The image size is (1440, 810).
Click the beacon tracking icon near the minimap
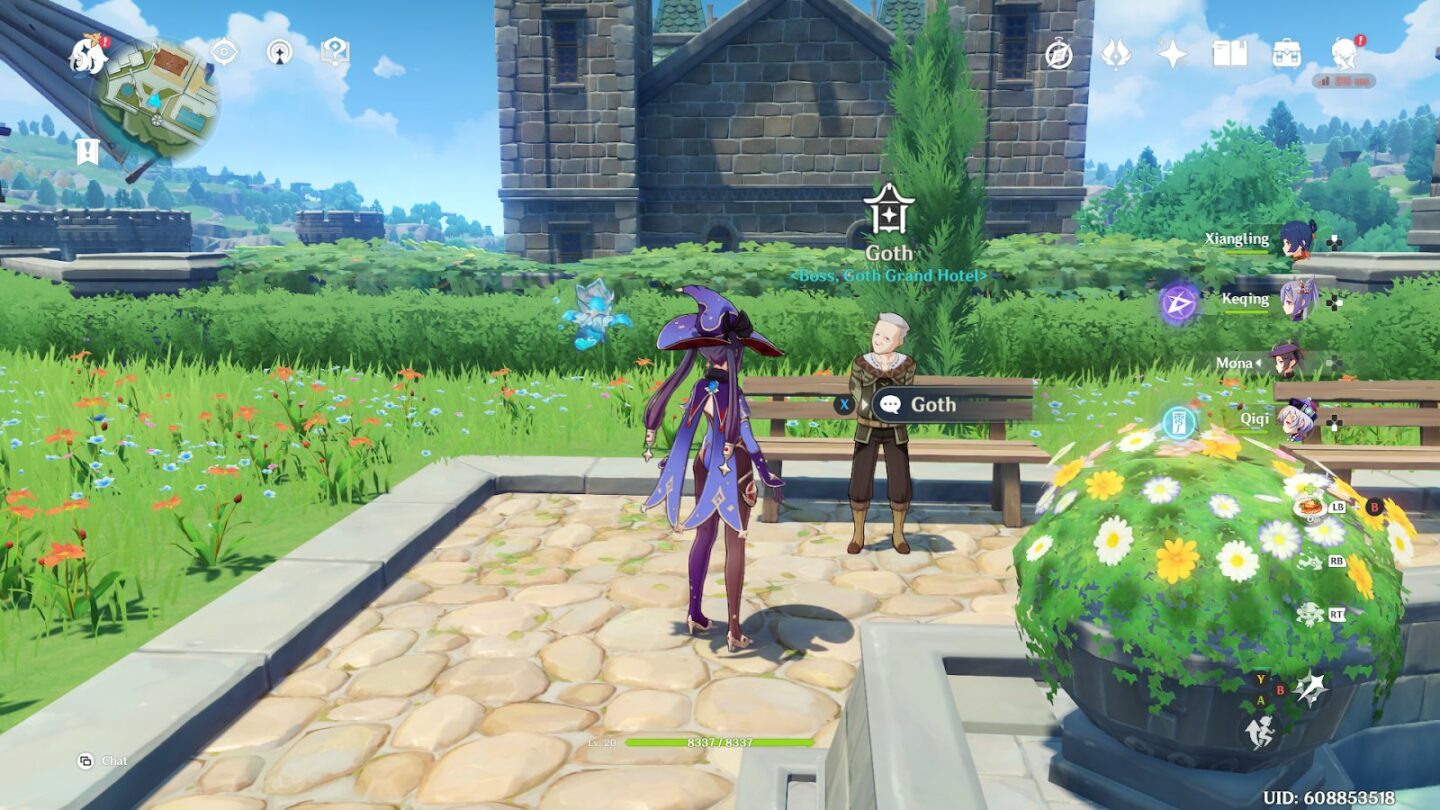coord(280,50)
